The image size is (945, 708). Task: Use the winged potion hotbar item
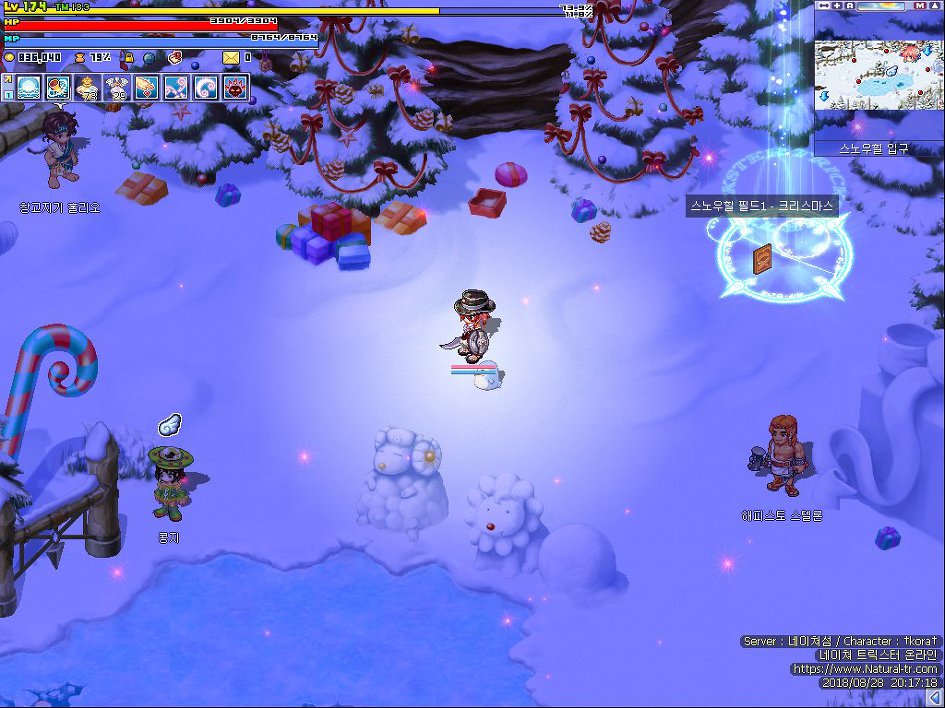118,88
